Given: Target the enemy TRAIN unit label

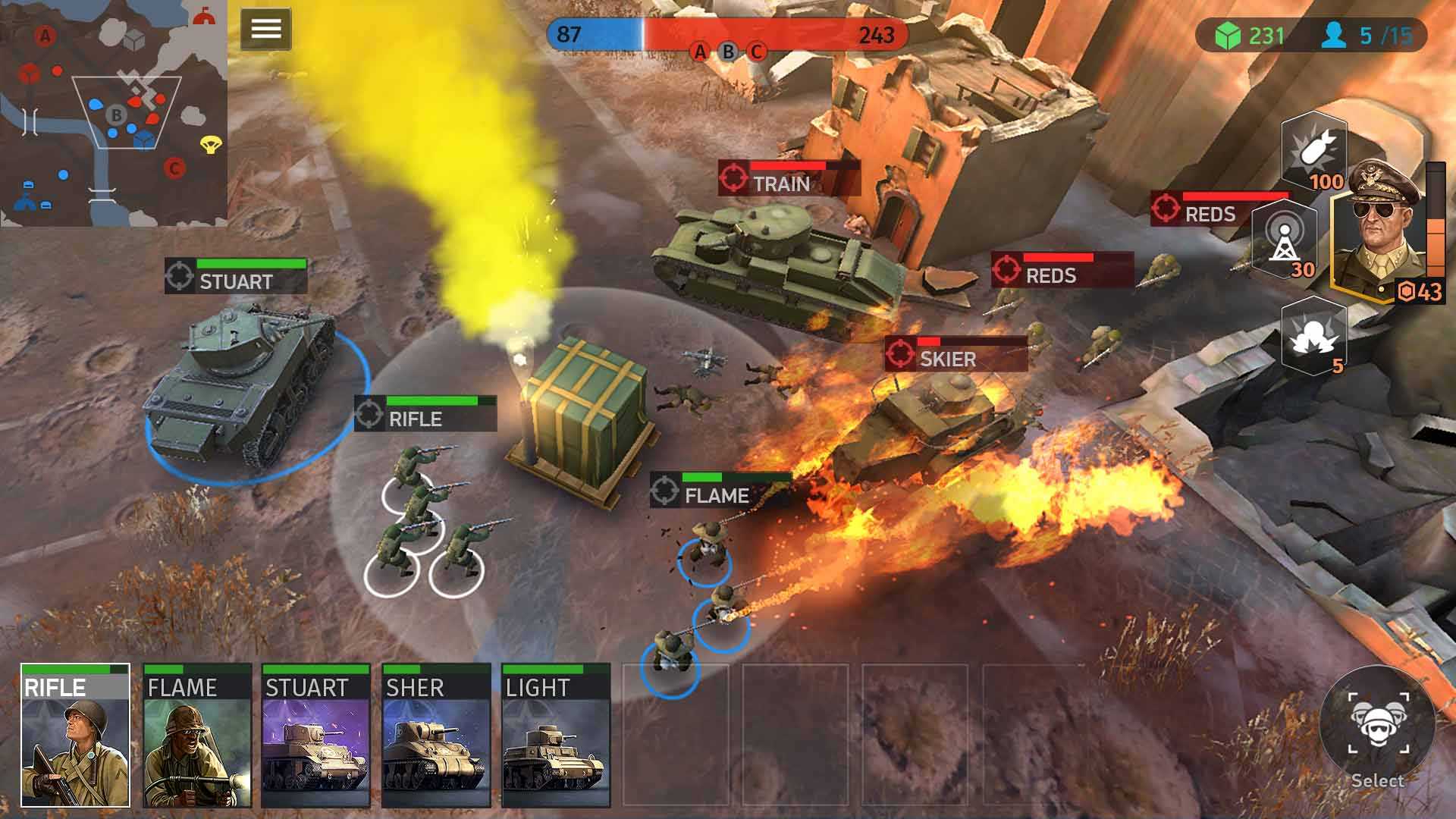Looking at the screenshot, I should tap(789, 178).
